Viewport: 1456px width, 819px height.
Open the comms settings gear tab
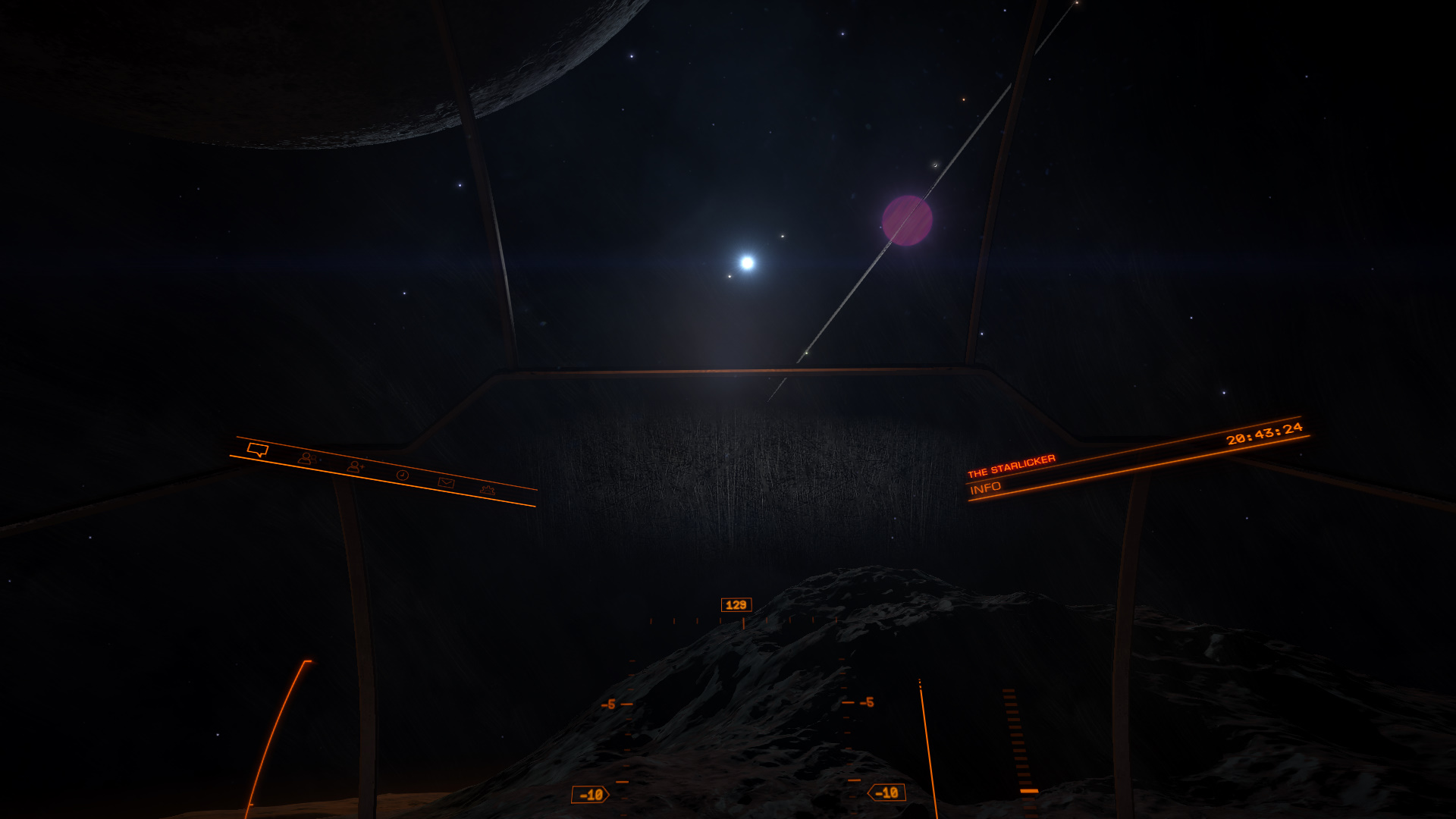point(488,490)
